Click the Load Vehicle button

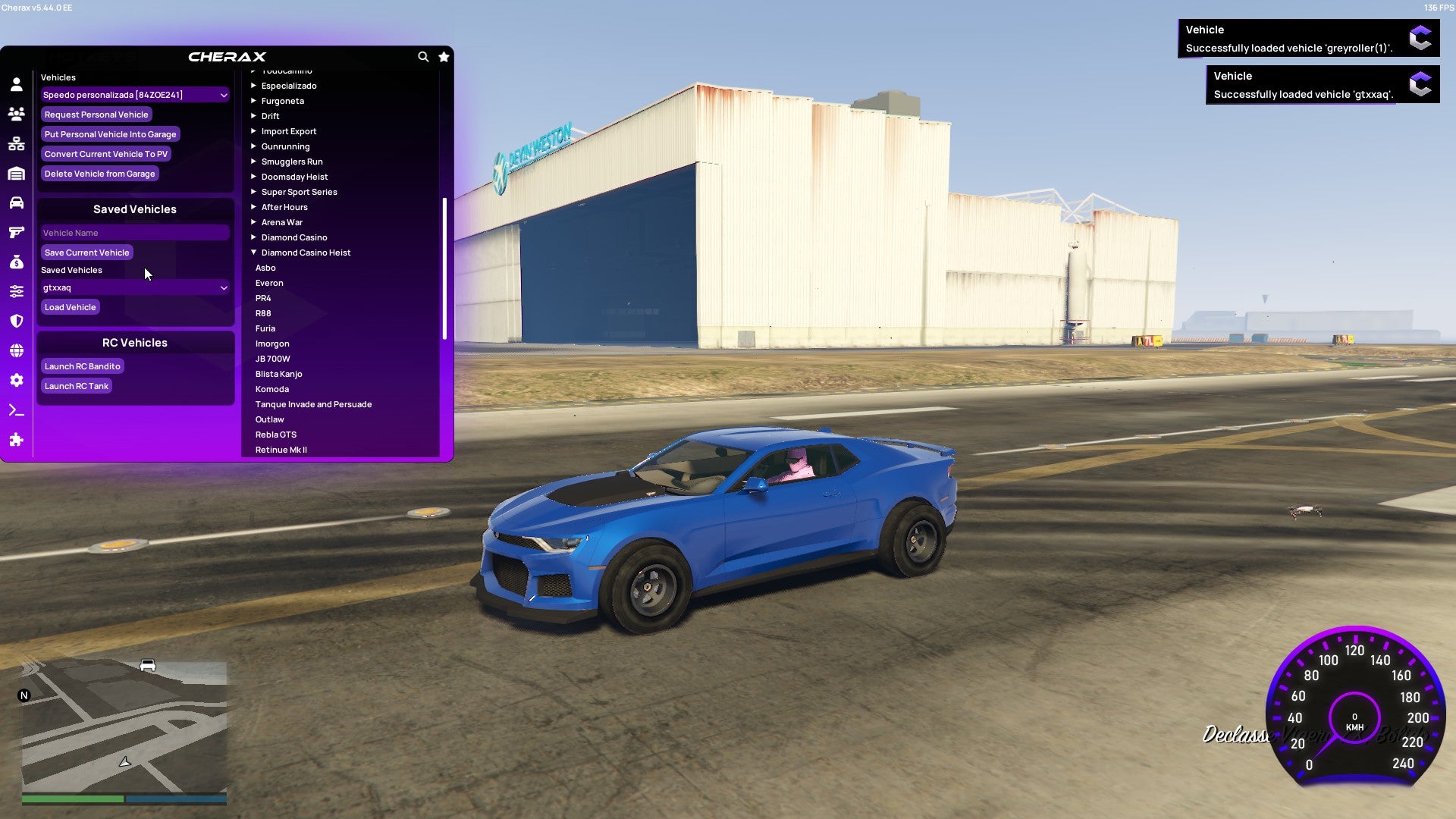70,306
